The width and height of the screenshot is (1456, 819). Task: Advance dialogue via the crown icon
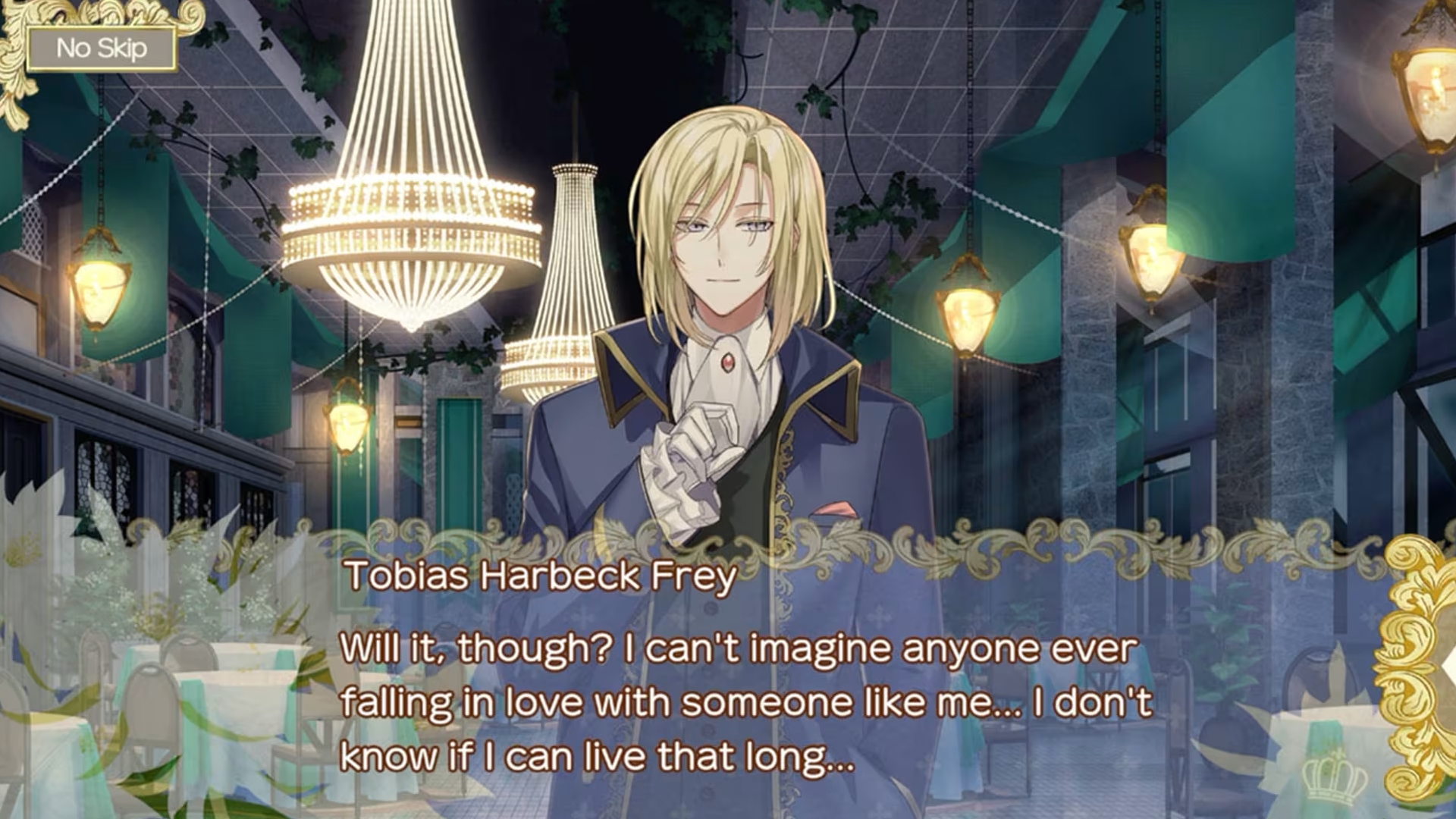[1334, 779]
